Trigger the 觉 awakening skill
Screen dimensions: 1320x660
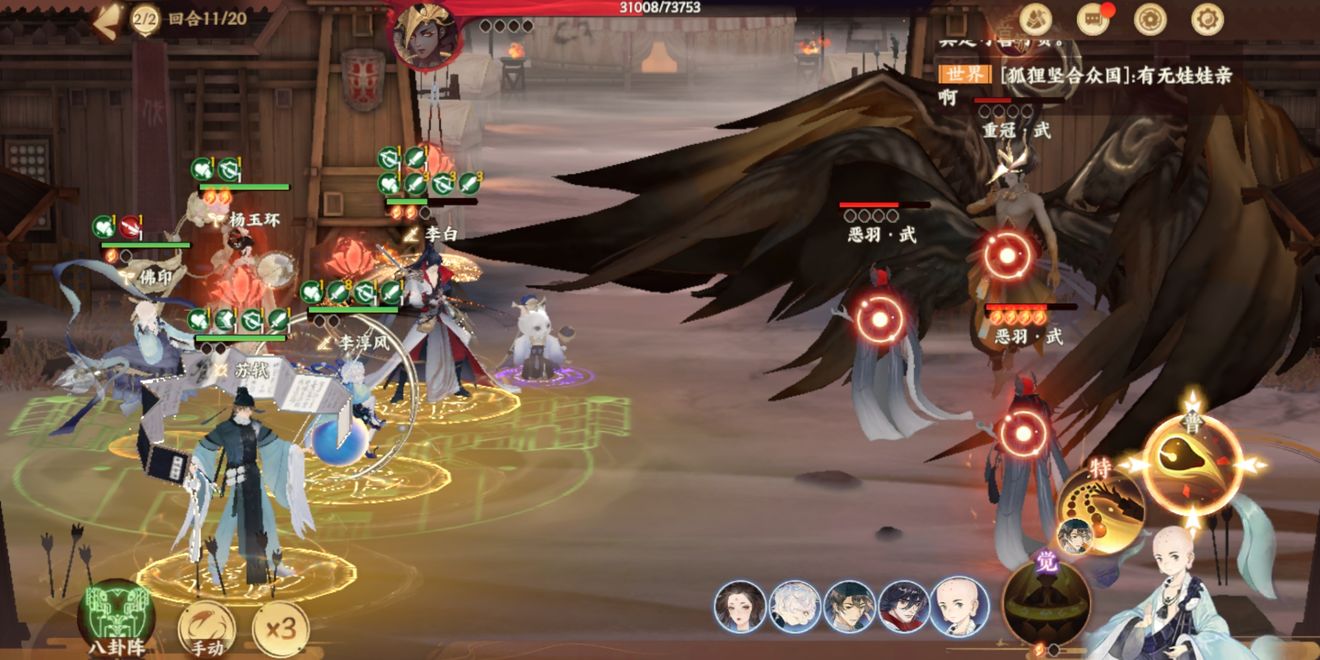[1046, 602]
